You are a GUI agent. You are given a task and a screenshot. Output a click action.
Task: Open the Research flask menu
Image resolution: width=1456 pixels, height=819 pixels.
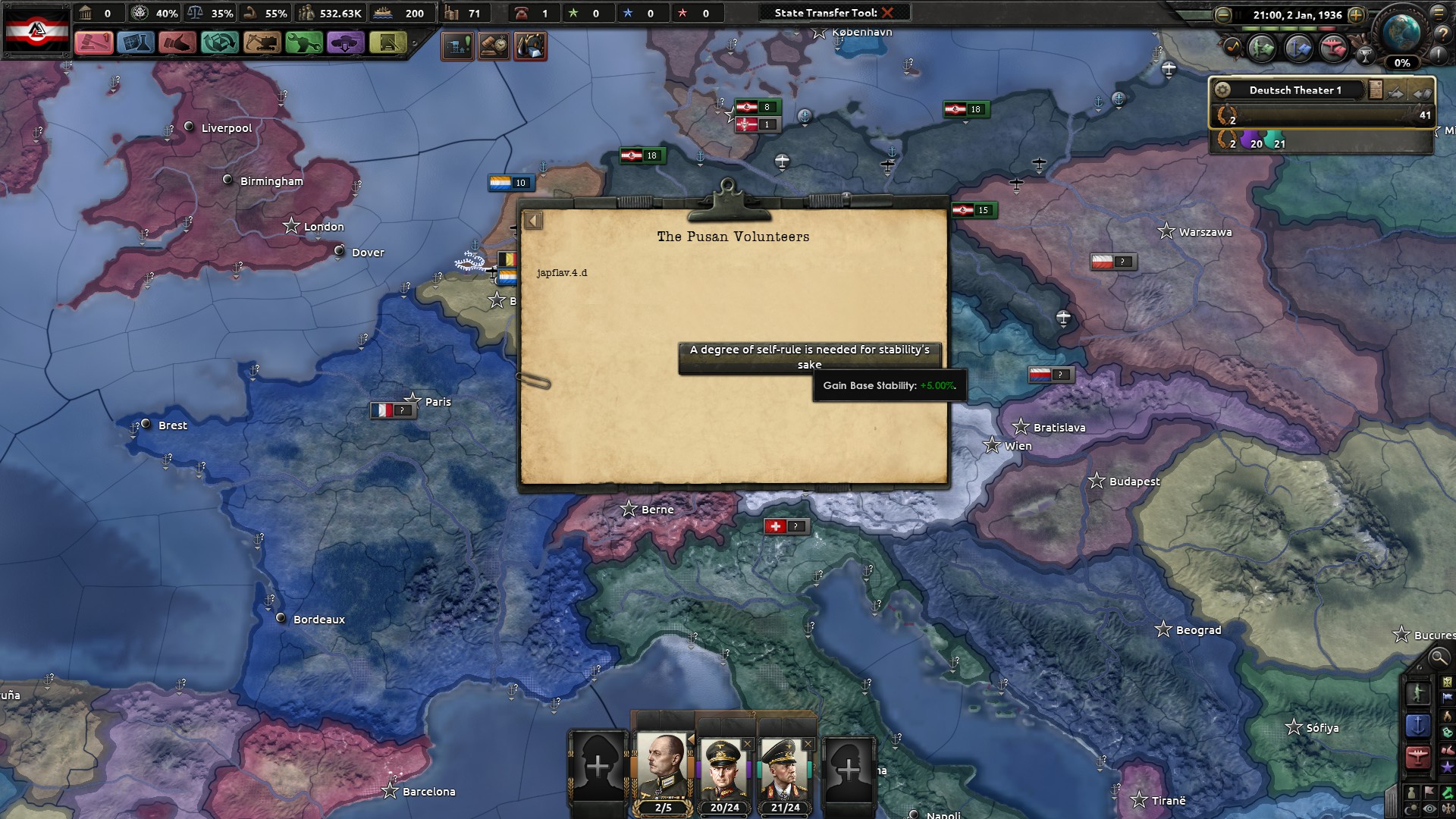click(136, 42)
